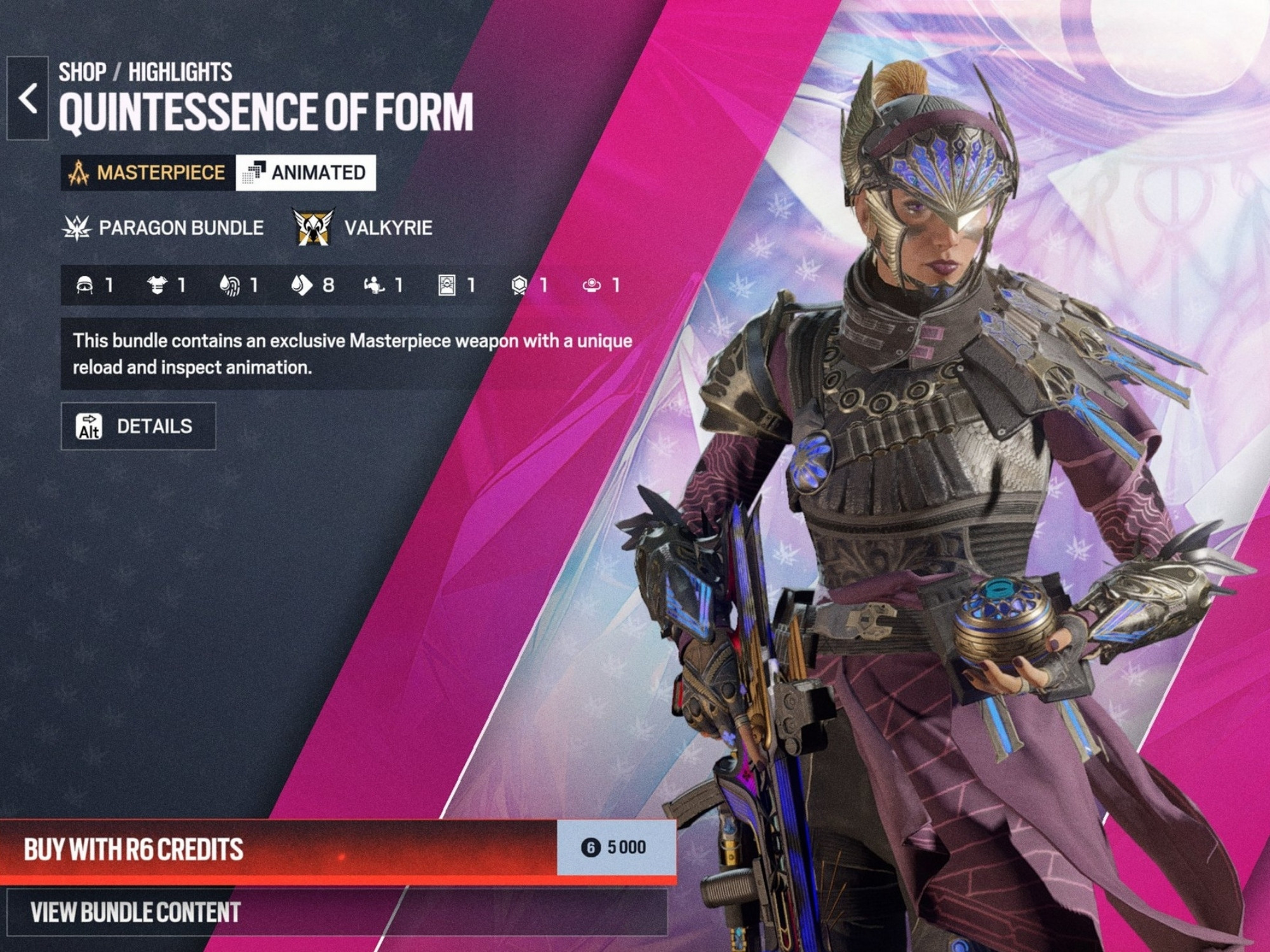Select the Animated tag

306,173
